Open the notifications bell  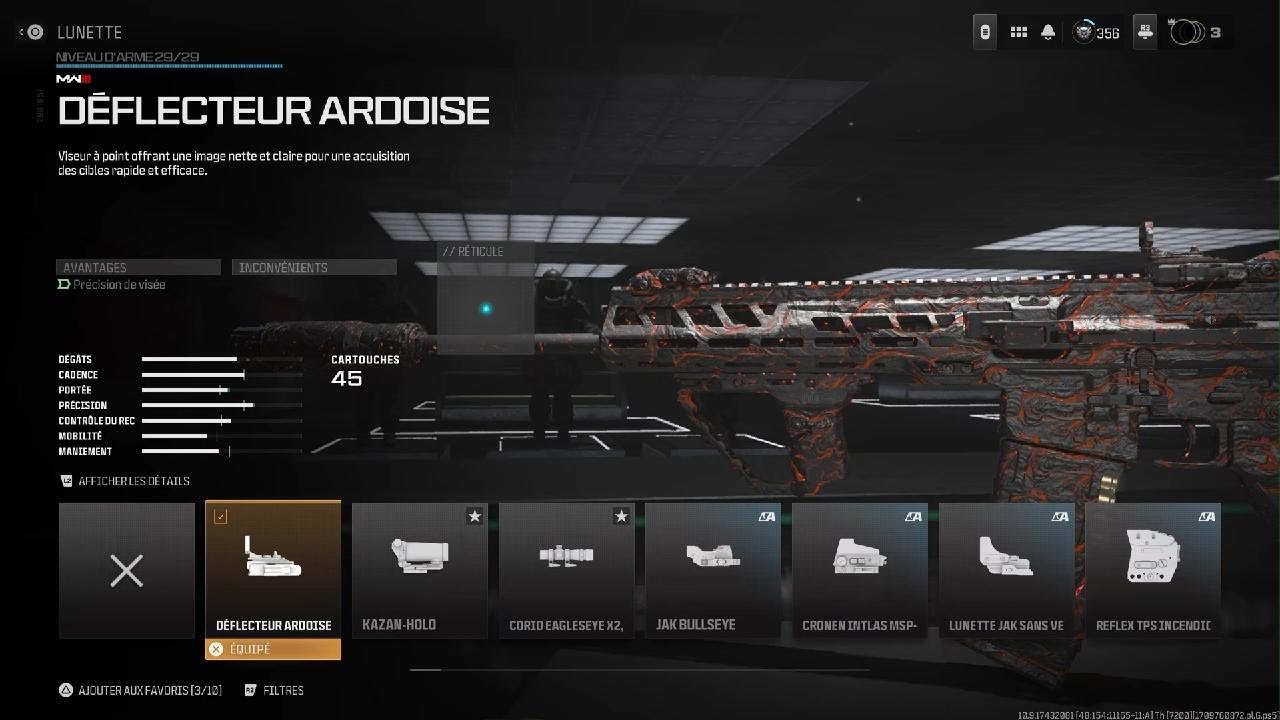[1048, 32]
